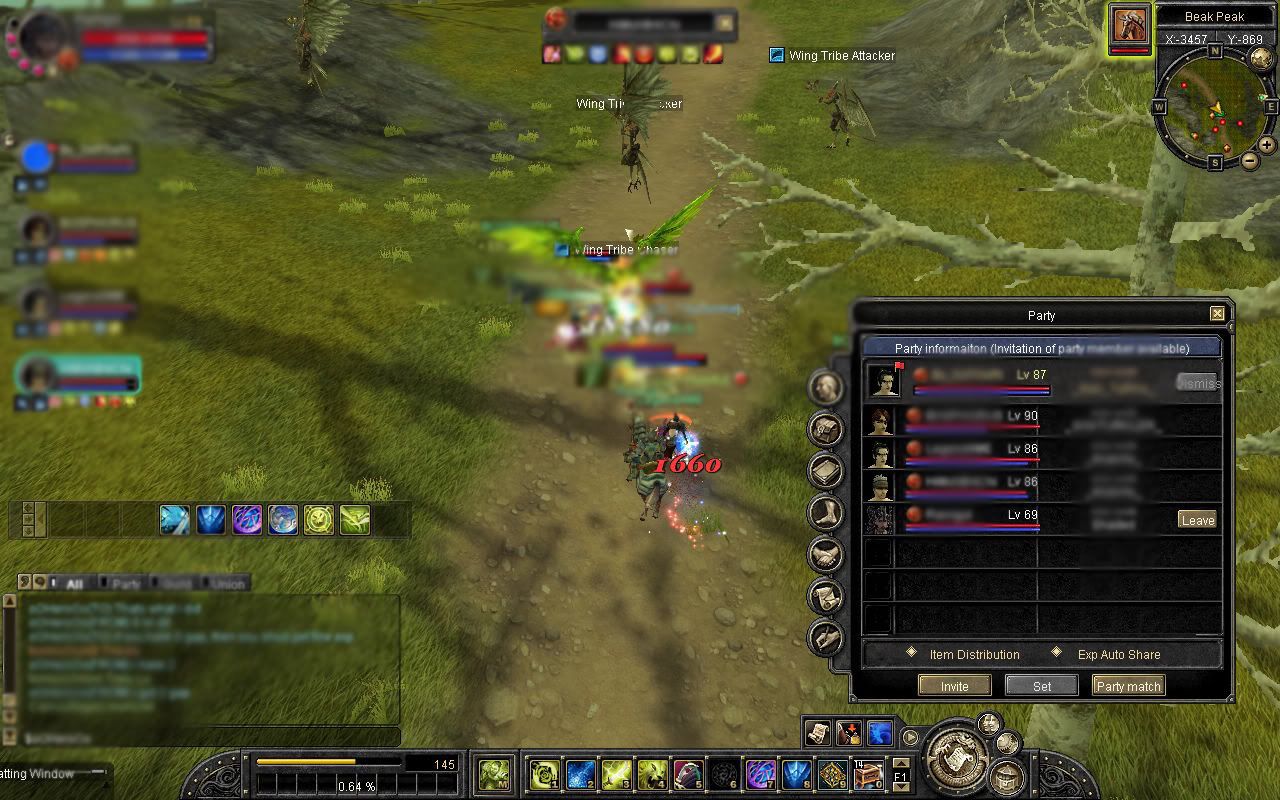Click the Invite button
Image resolution: width=1280 pixels, height=800 pixels.
coord(954,686)
